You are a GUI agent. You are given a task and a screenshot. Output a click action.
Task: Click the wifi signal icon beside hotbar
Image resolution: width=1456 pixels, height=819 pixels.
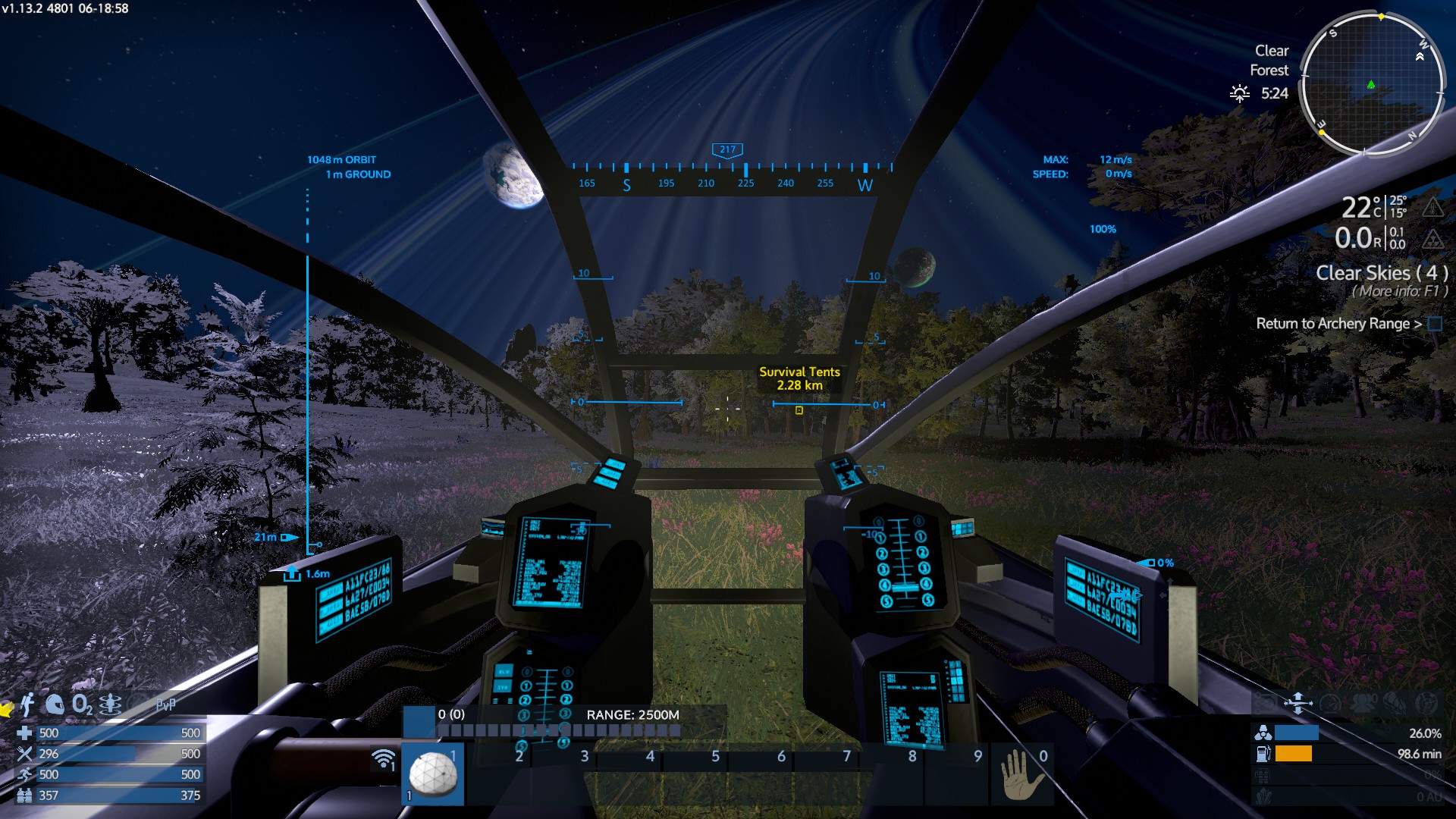(x=384, y=758)
